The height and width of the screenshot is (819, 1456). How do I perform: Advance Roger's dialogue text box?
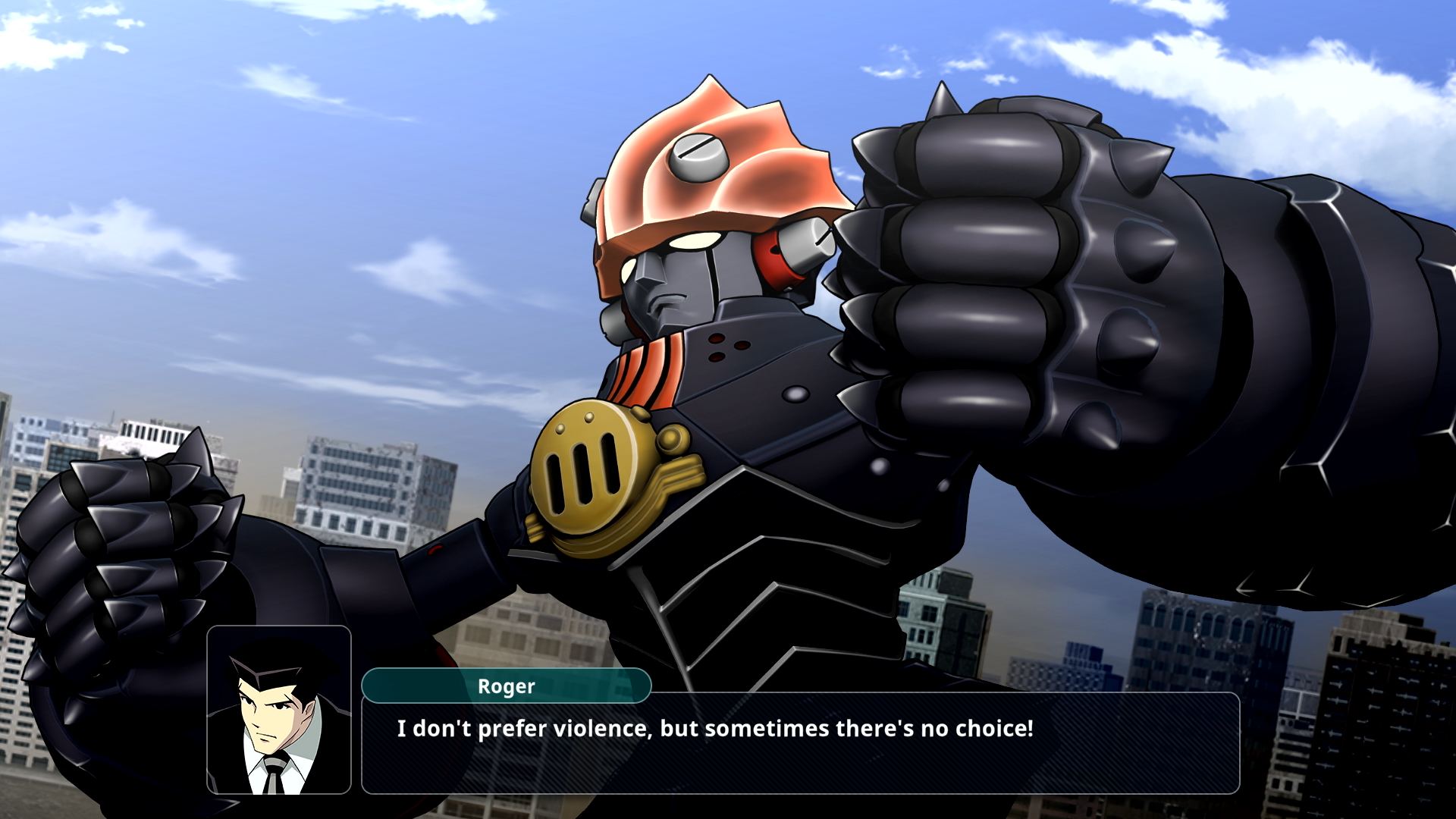tap(800, 743)
